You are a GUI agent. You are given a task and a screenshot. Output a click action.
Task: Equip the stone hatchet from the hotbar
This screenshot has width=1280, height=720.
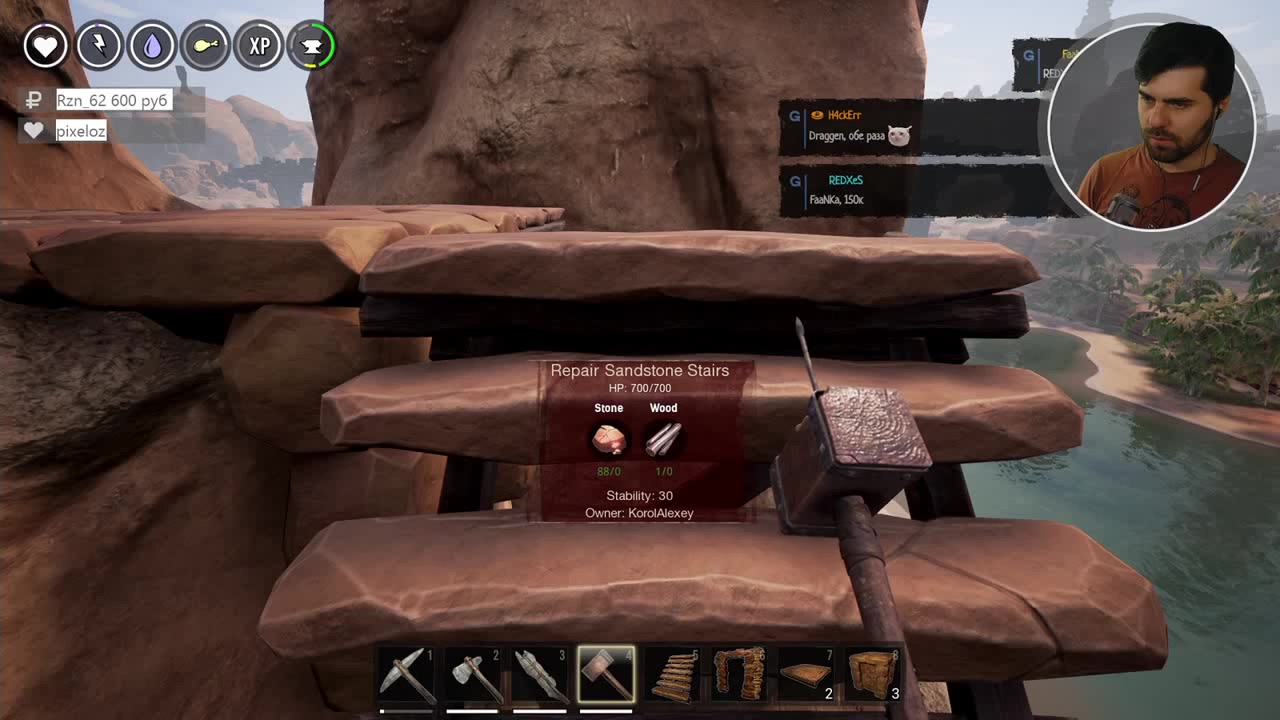(x=473, y=674)
